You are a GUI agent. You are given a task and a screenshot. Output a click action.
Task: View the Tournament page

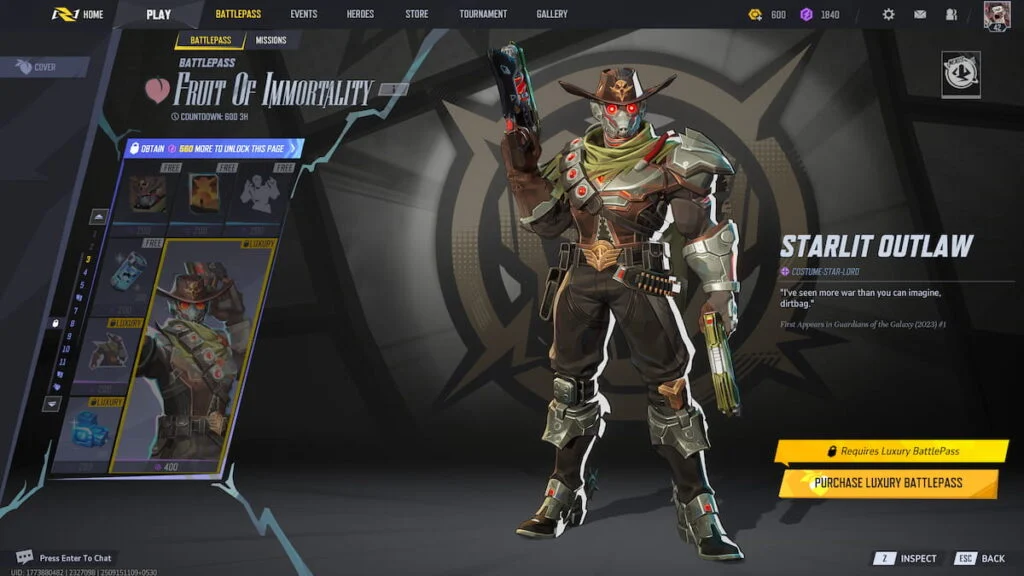(483, 14)
